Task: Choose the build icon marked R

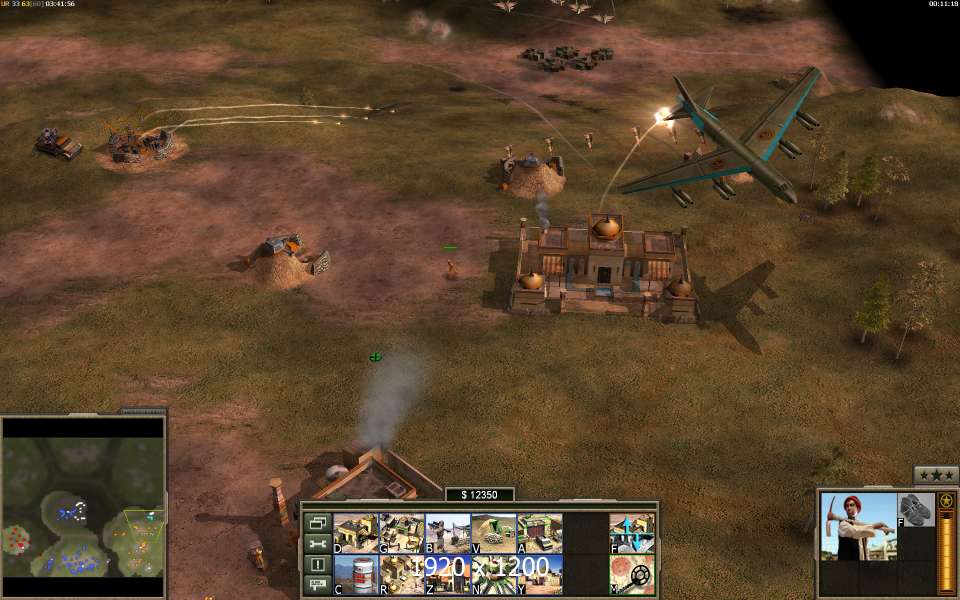Action: coord(401,575)
